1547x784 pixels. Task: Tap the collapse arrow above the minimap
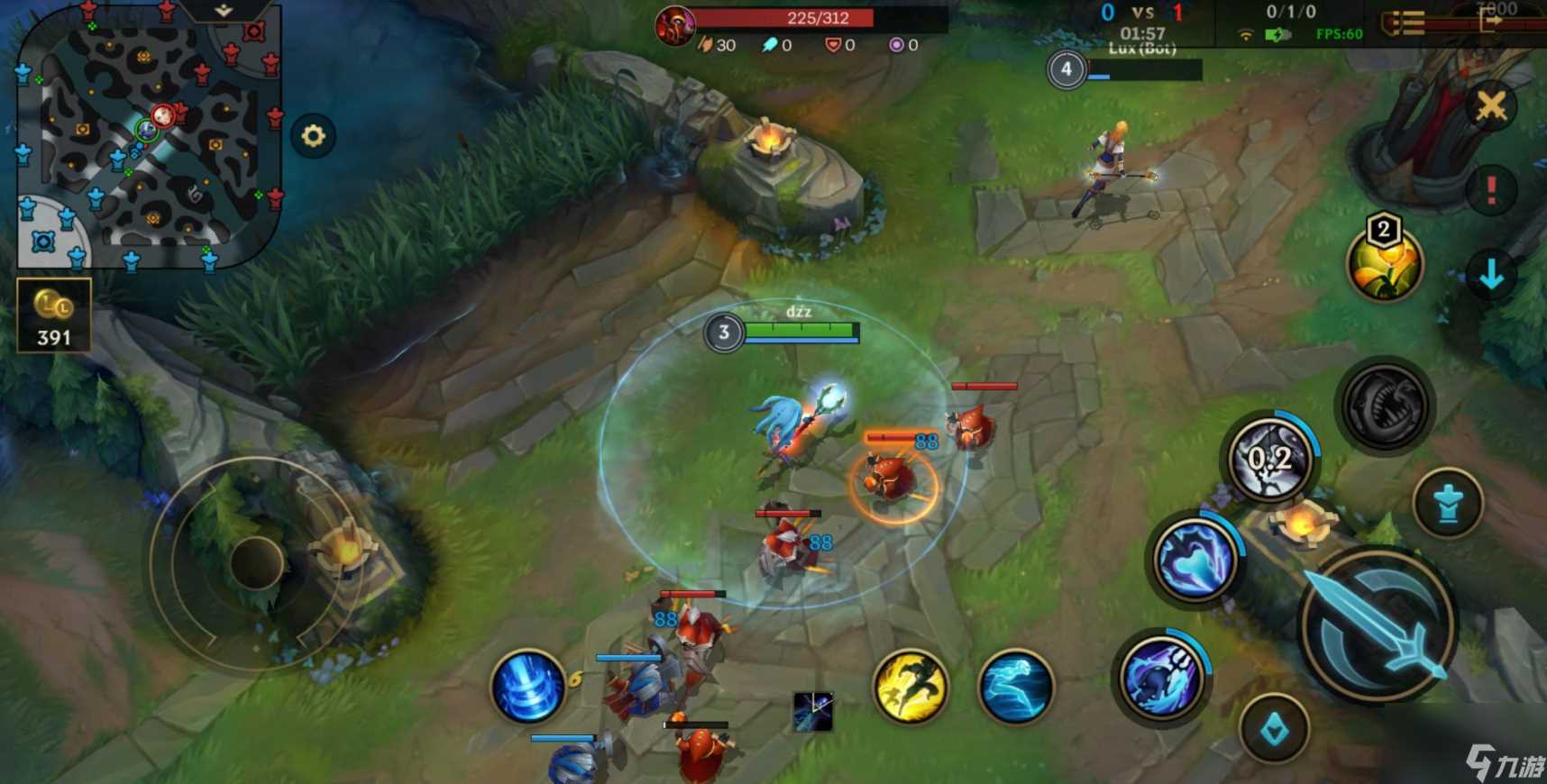224,11
